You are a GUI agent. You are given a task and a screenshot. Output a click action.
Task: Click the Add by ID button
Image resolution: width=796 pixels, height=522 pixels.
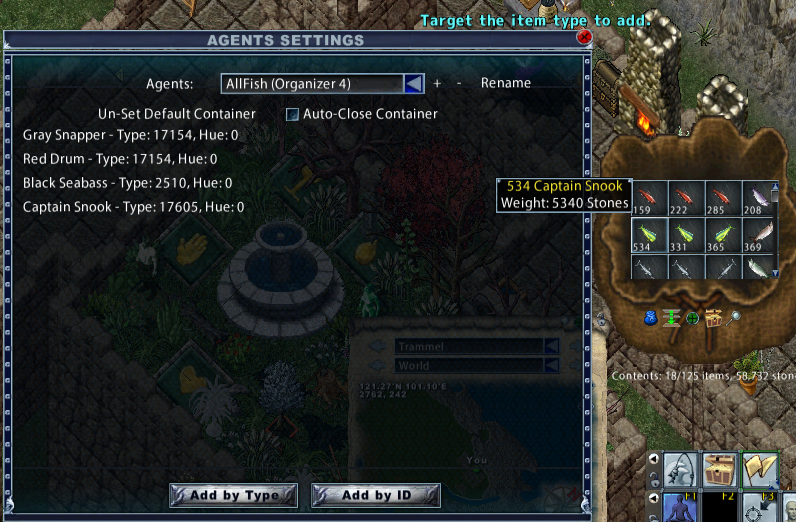pyautogui.click(x=376, y=495)
